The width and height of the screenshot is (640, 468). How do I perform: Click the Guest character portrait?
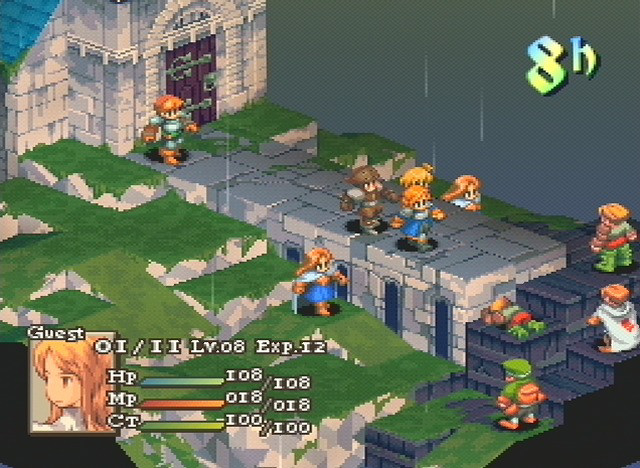click(58, 385)
